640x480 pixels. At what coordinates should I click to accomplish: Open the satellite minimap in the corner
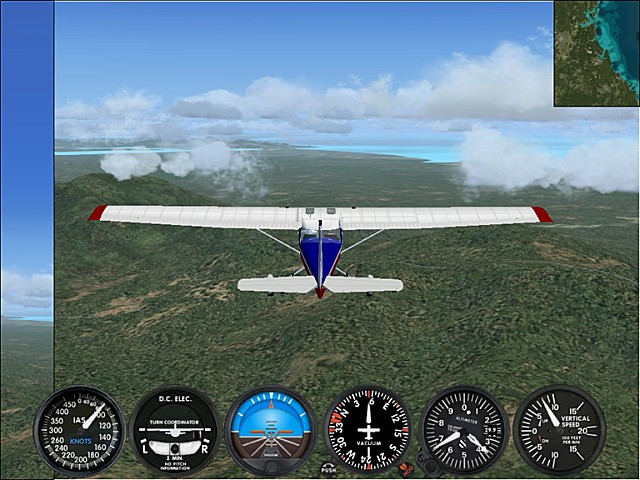596,52
